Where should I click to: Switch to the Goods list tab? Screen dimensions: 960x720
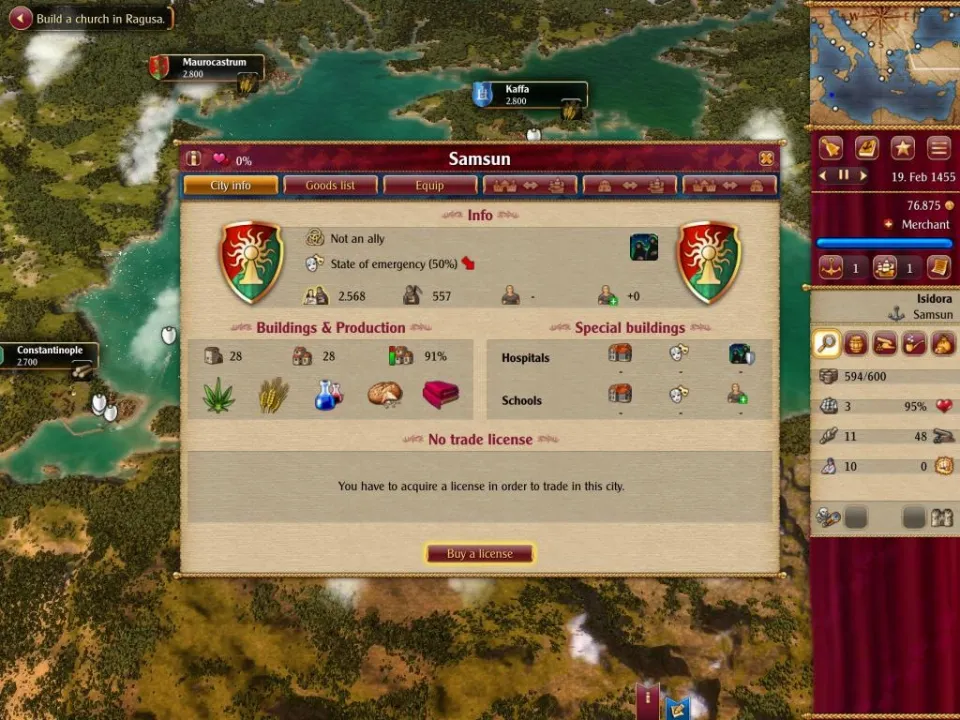pyautogui.click(x=330, y=186)
